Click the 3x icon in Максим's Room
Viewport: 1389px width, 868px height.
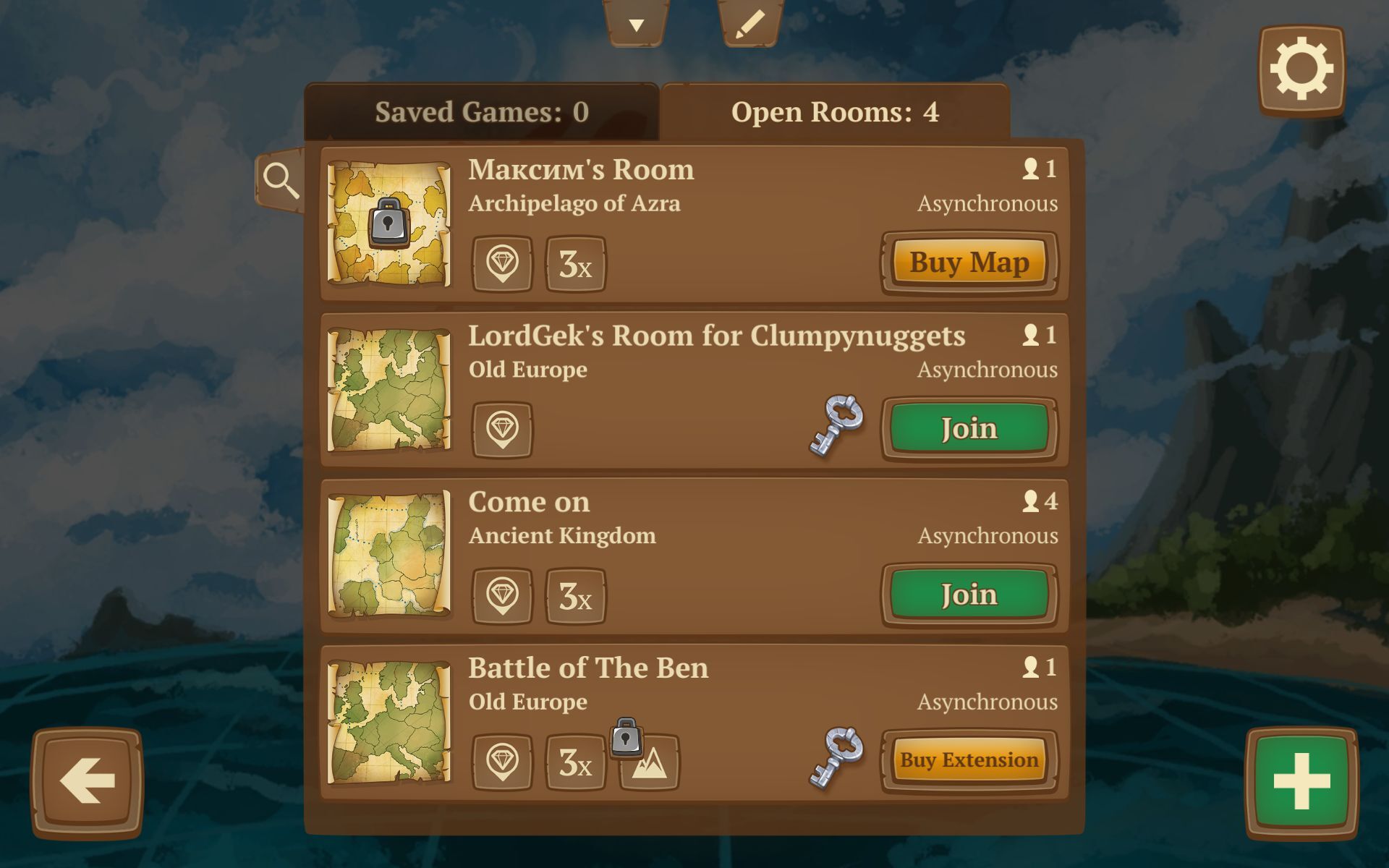tap(575, 265)
